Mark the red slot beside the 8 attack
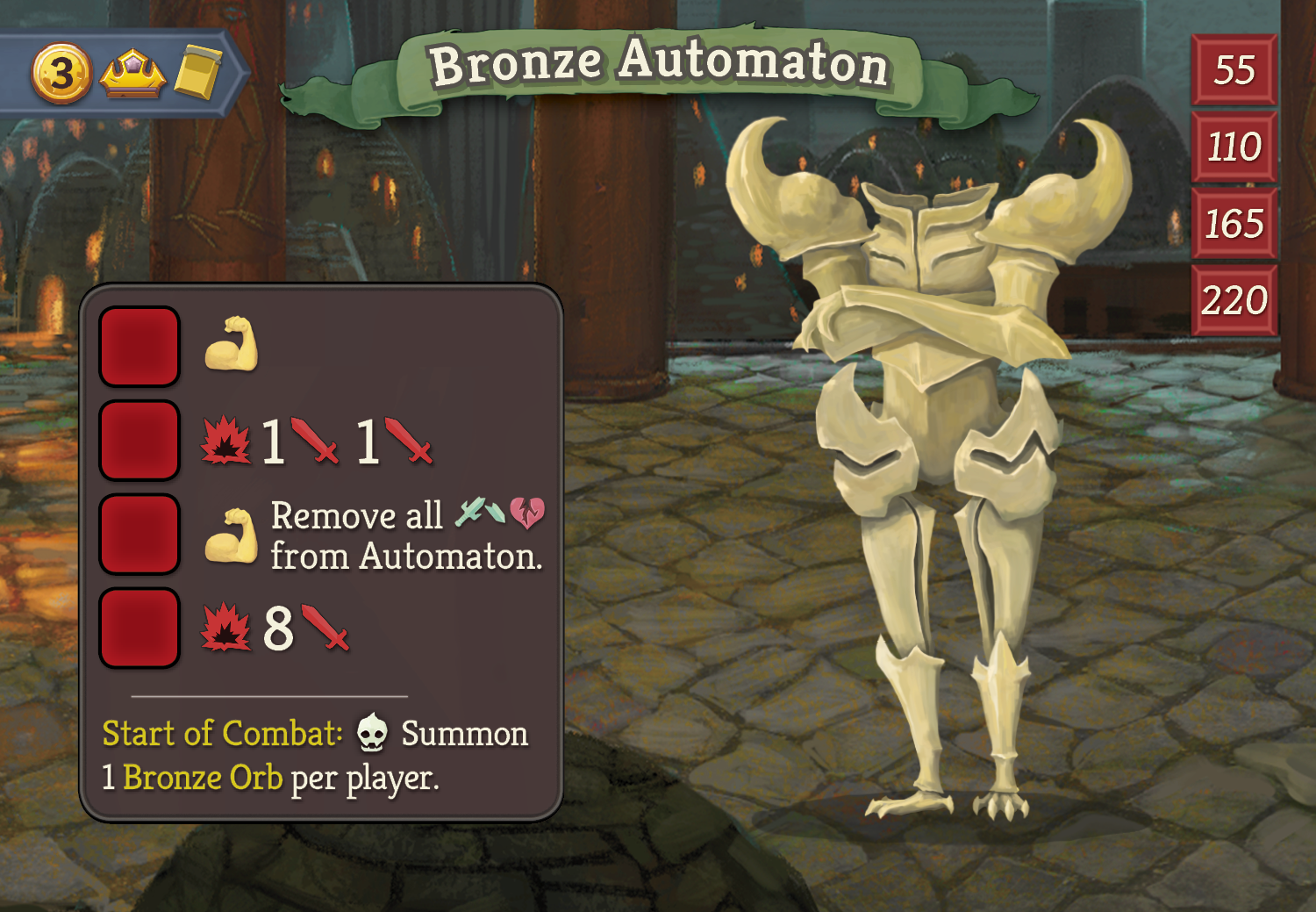The height and width of the screenshot is (912, 1316). 139,628
